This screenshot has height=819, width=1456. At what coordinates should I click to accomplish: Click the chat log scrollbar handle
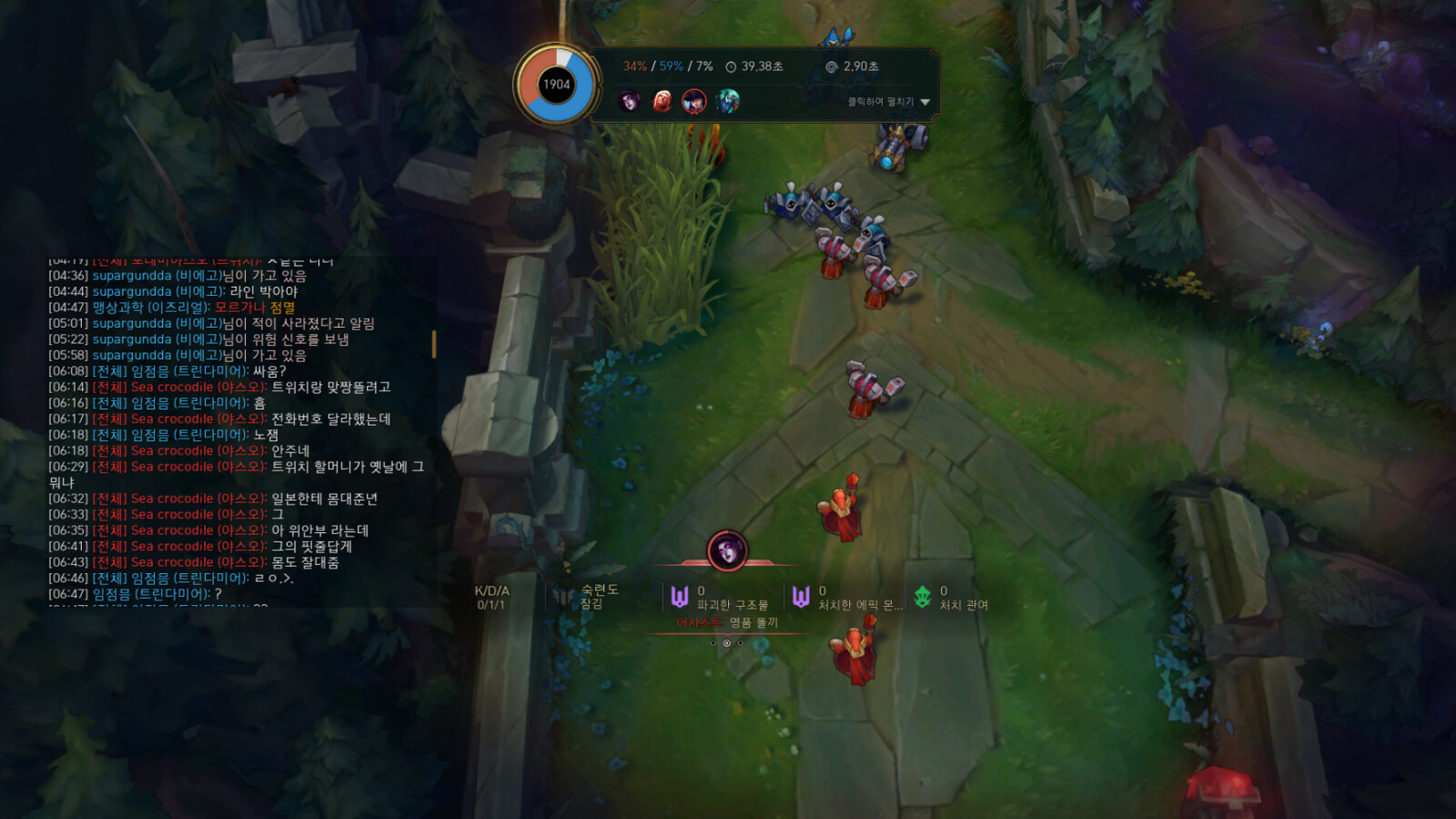click(x=434, y=344)
